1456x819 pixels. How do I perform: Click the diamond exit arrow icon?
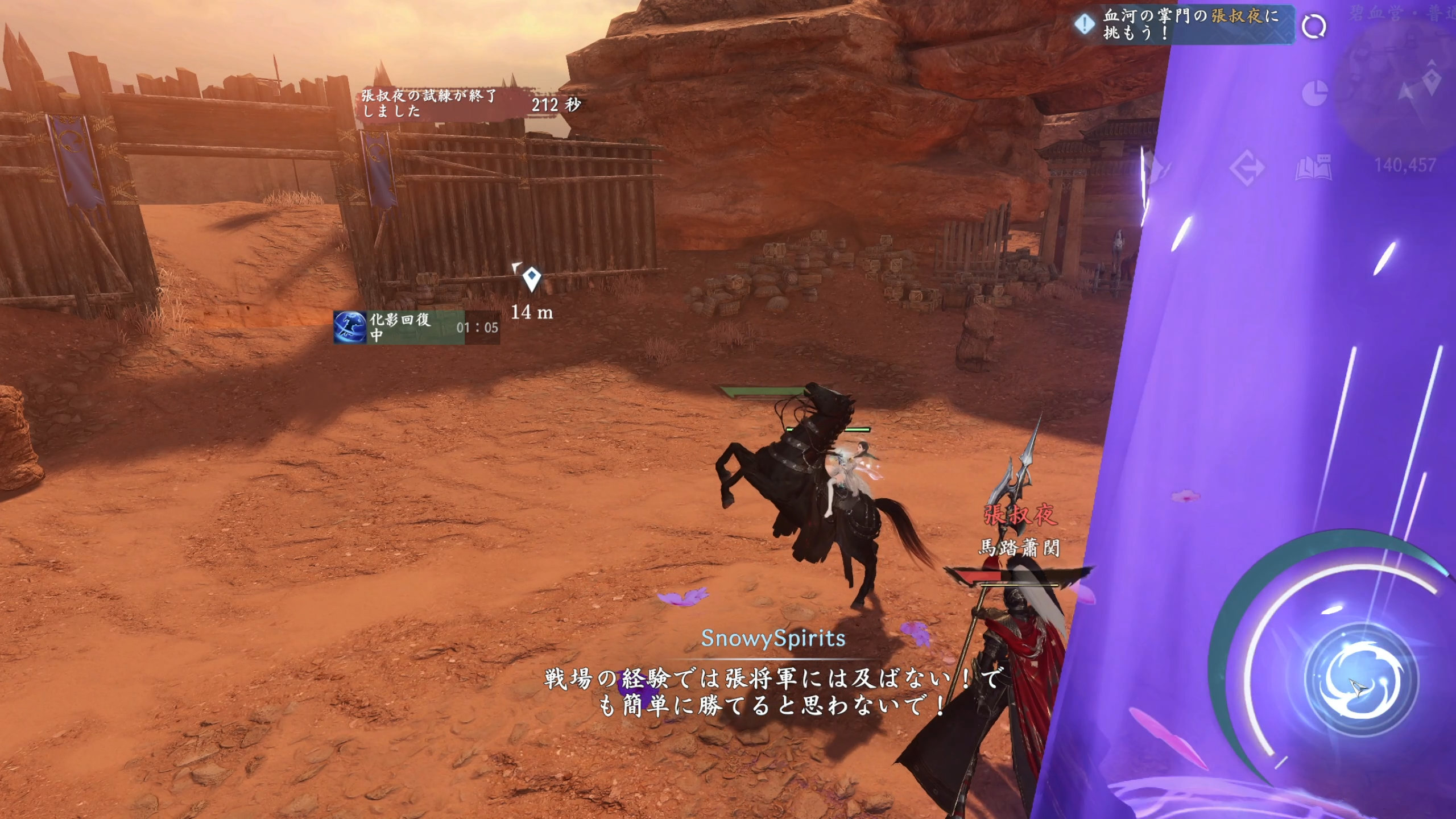tap(1247, 168)
